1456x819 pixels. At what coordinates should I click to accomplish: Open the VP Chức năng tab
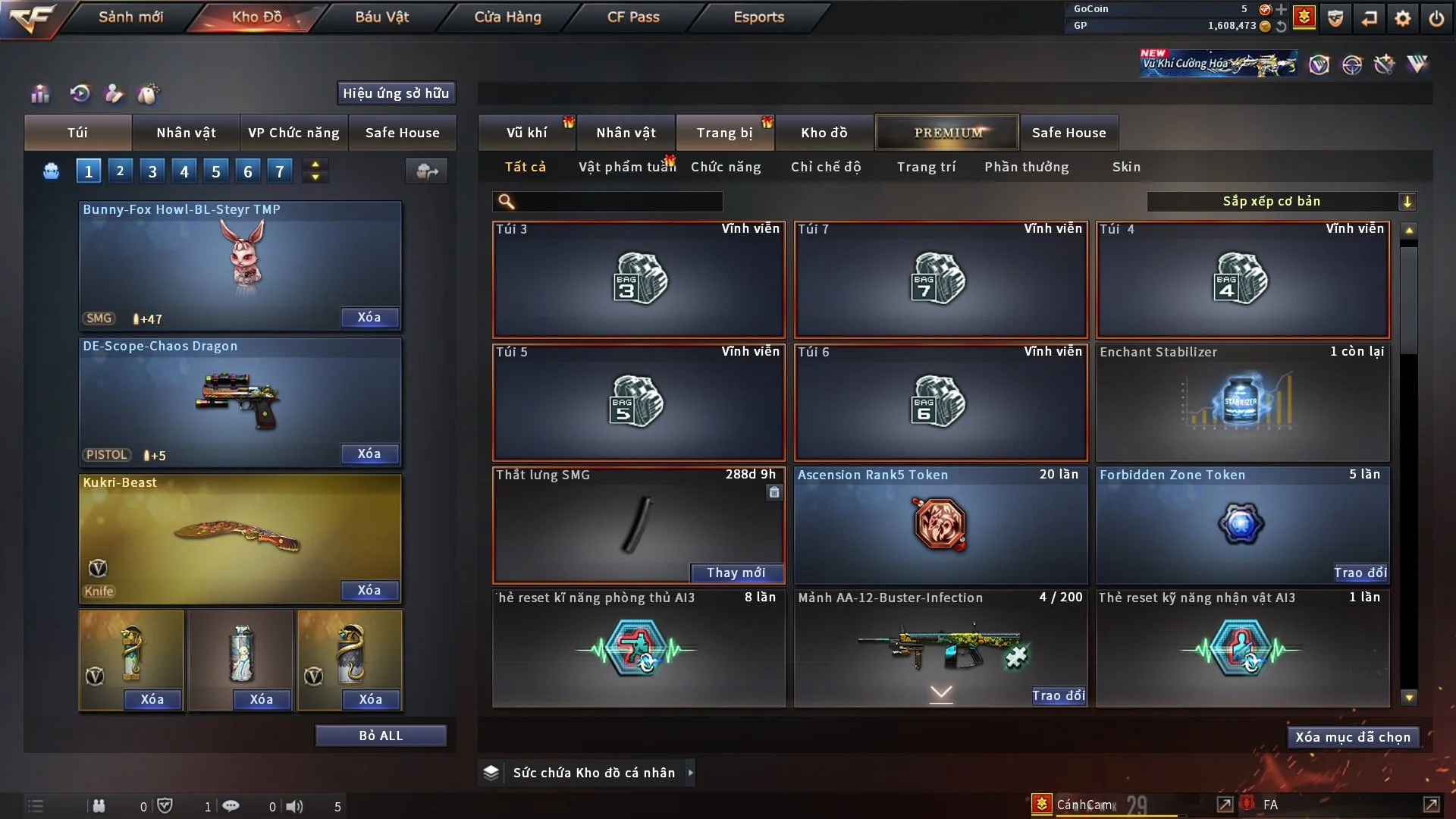[293, 133]
